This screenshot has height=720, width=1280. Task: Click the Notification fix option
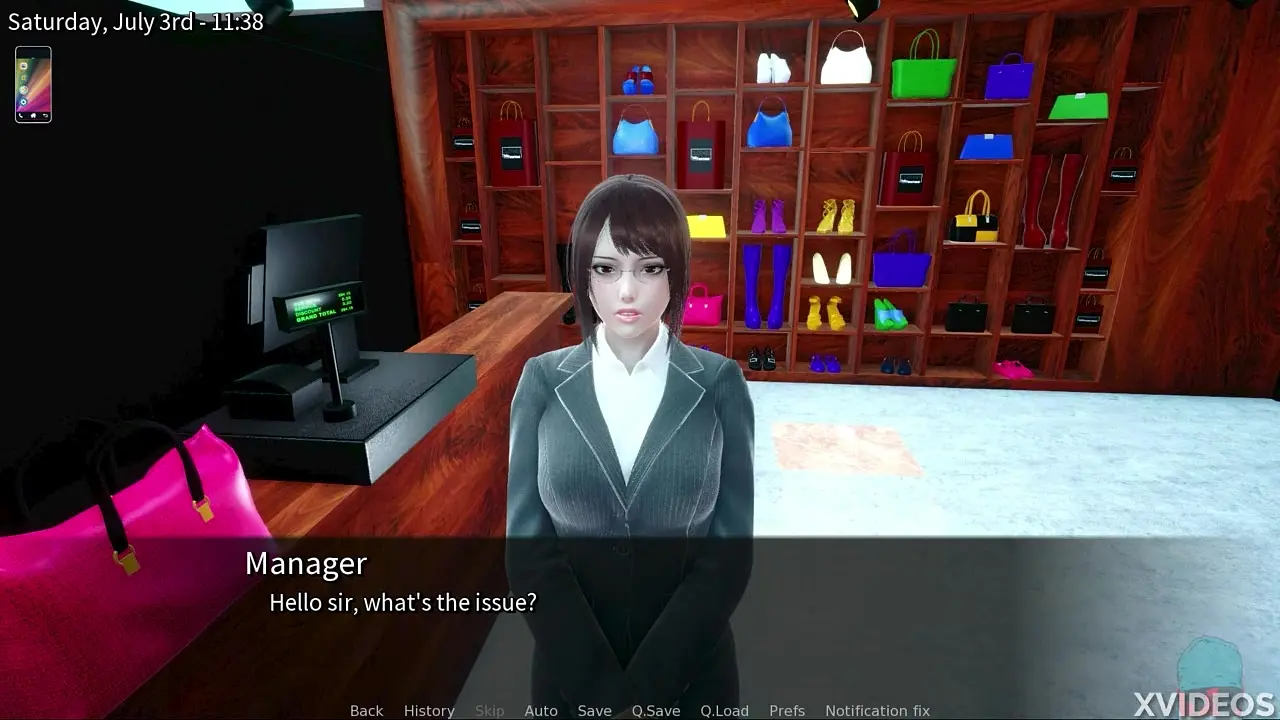[x=877, y=710]
